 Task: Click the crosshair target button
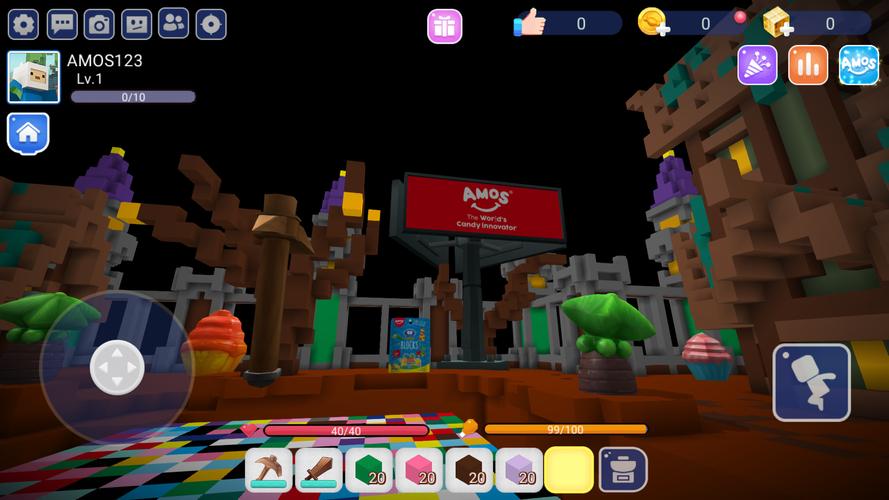pyautogui.click(x=211, y=24)
